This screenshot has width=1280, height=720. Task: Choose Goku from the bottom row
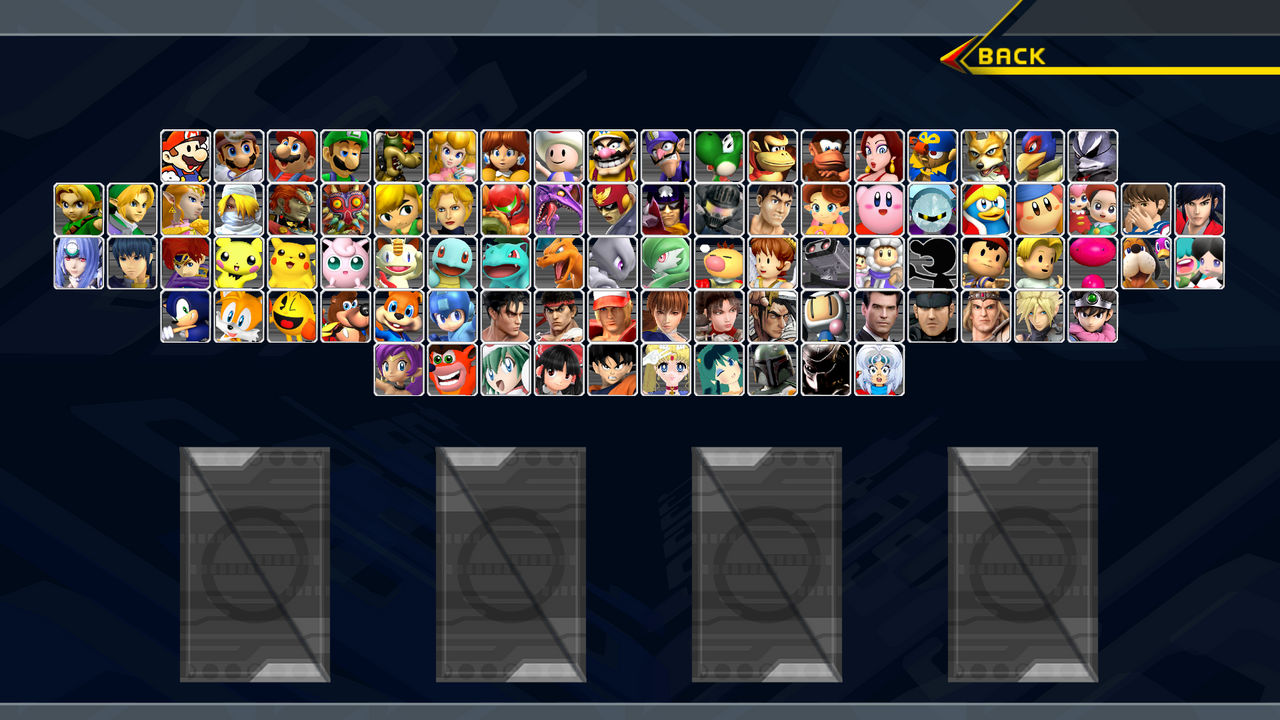coord(614,372)
